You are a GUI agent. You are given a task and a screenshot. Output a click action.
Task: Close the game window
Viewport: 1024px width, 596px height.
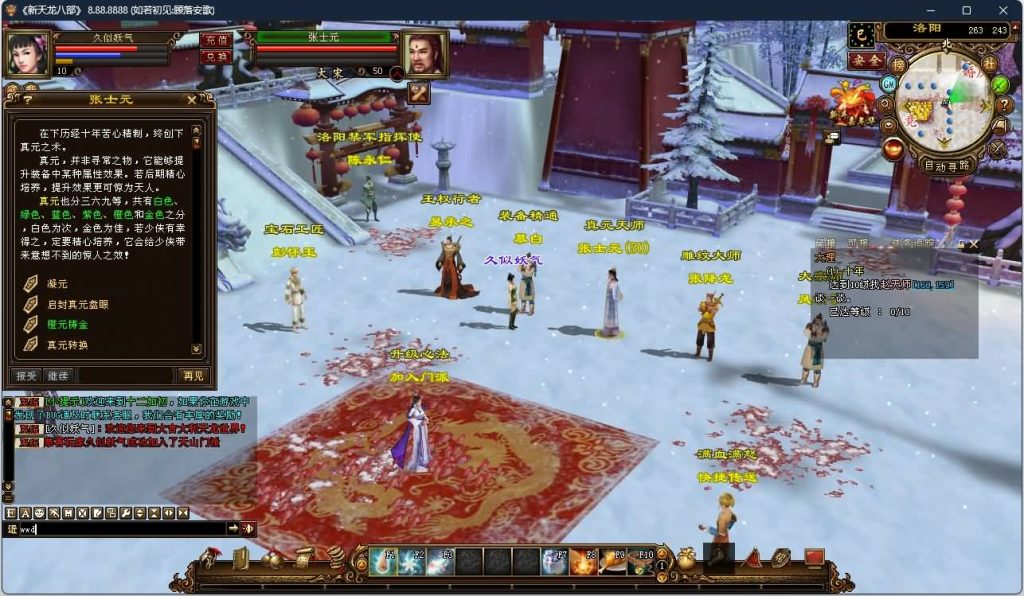pyautogui.click(x=1002, y=10)
